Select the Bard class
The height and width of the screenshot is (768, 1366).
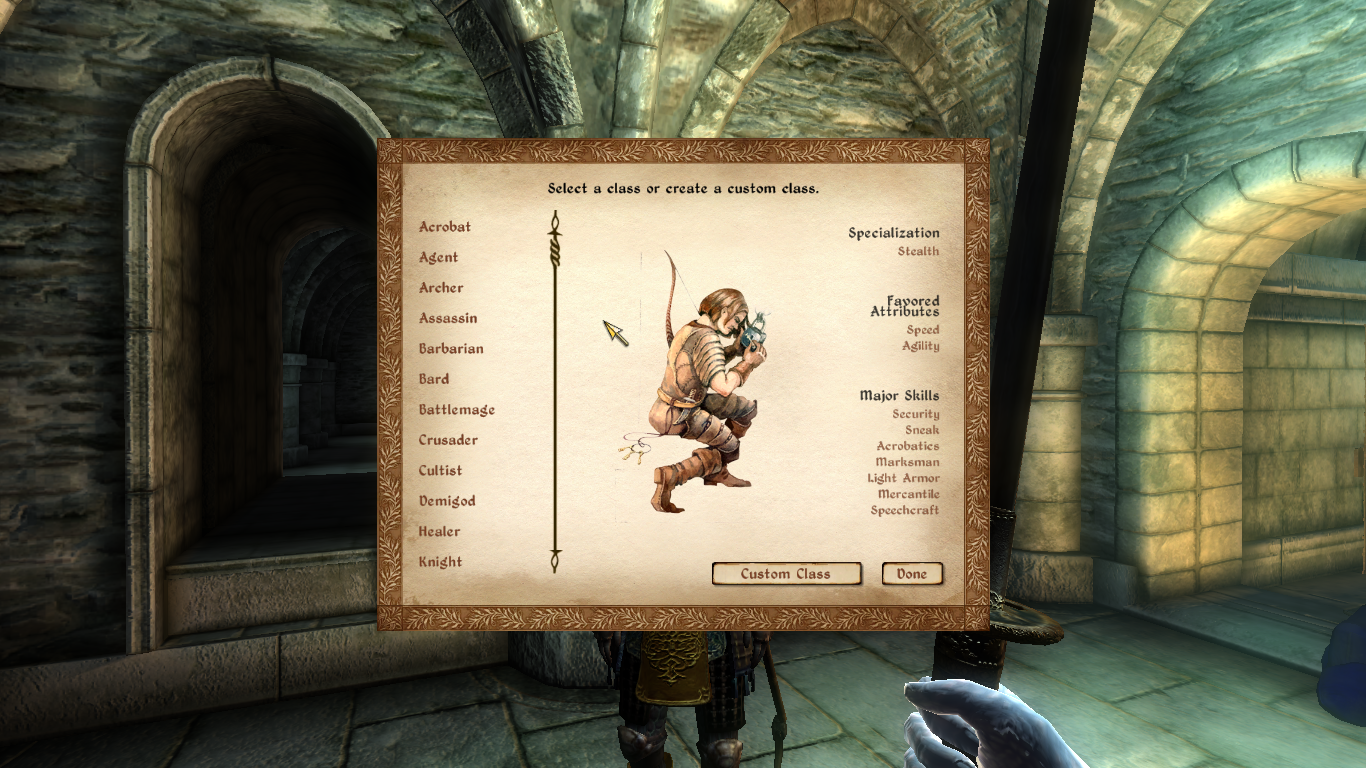click(x=434, y=379)
